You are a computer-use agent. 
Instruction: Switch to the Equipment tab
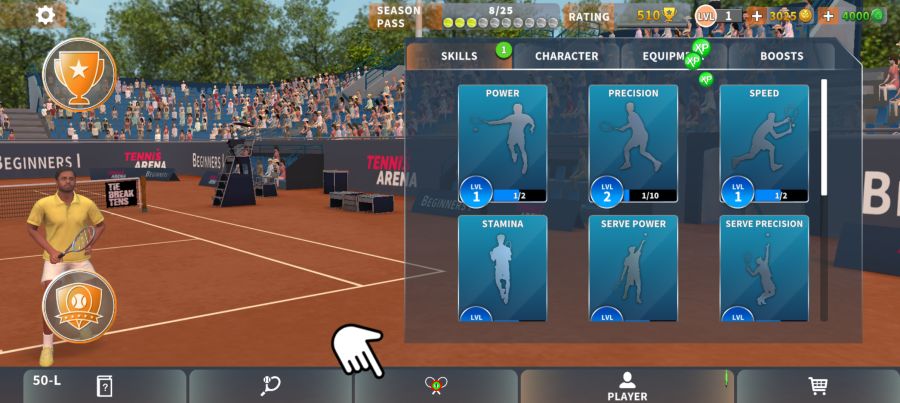[674, 56]
